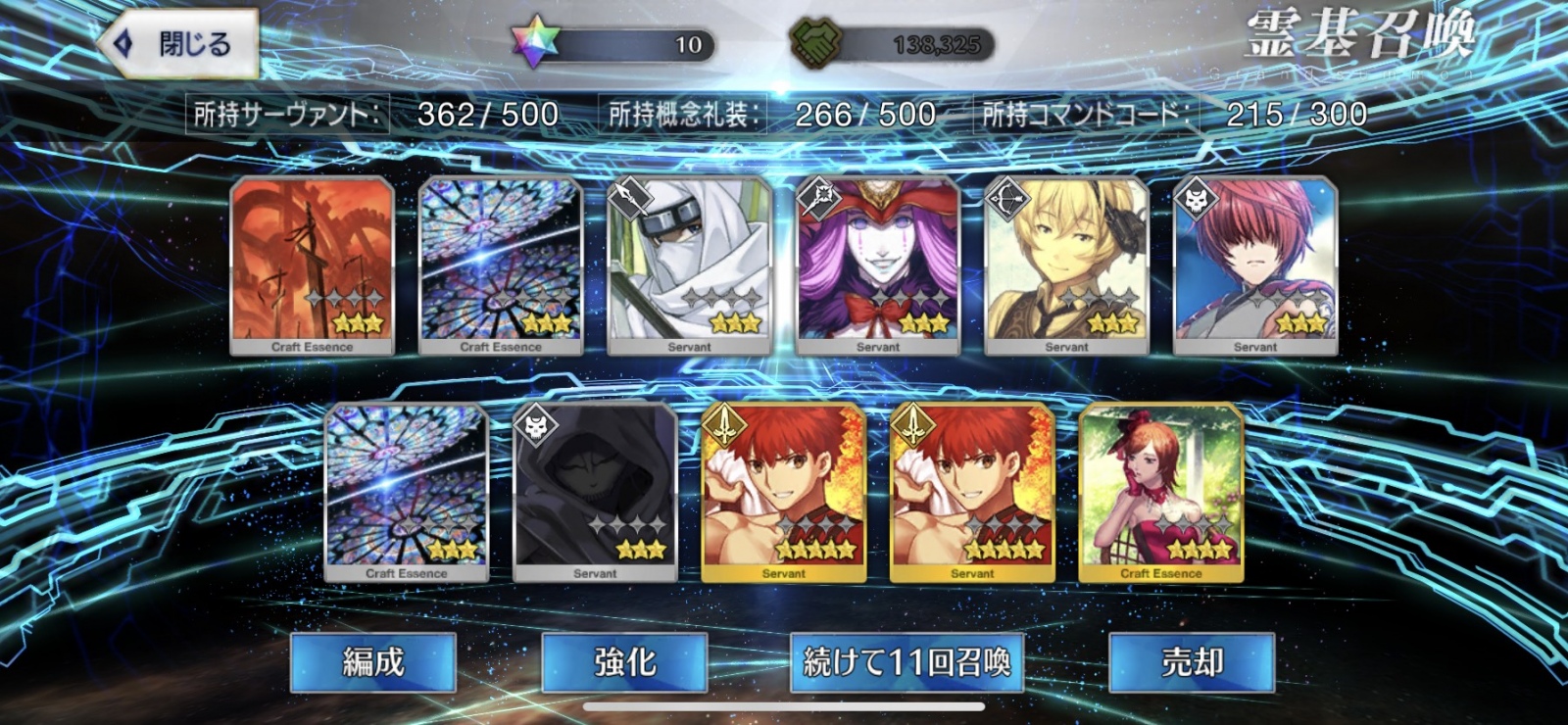Image resolution: width=1568 pixels, height=725 pixels.
Task: Click the Saint Quartz star icon
Action: pyautogui.click(x=534, y=39)
